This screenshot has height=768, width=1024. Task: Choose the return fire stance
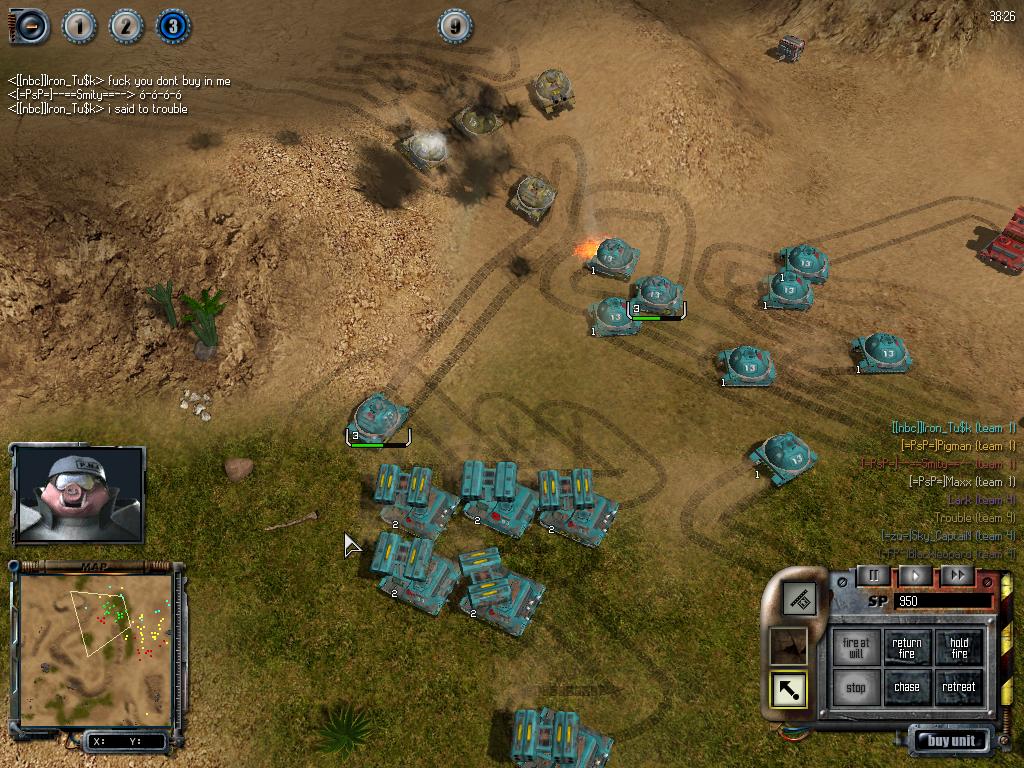[907, 648]
